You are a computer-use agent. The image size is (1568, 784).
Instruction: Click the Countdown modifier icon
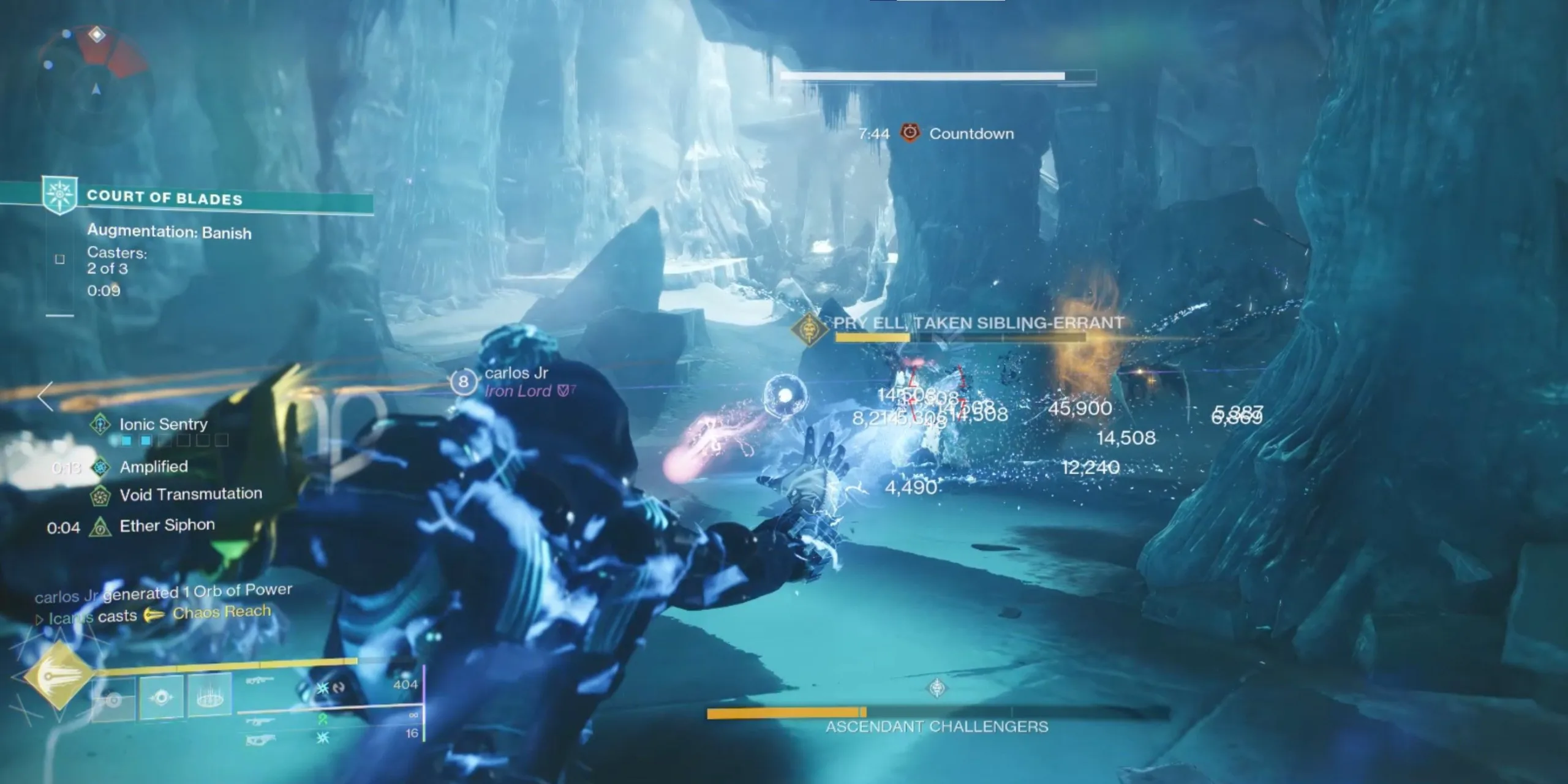point(910,133)
